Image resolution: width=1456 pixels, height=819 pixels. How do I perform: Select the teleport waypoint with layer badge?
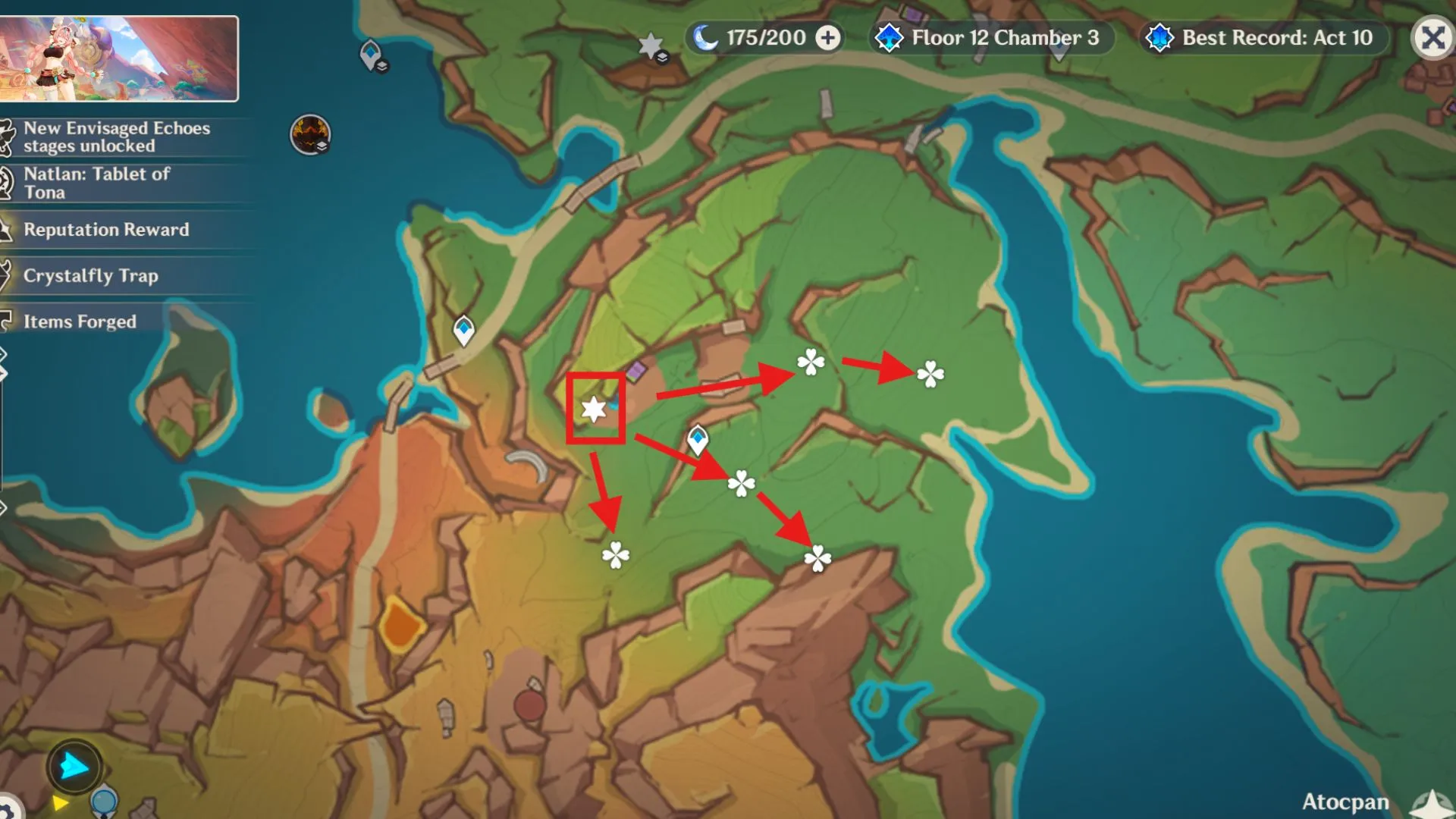tap(371, 55)
